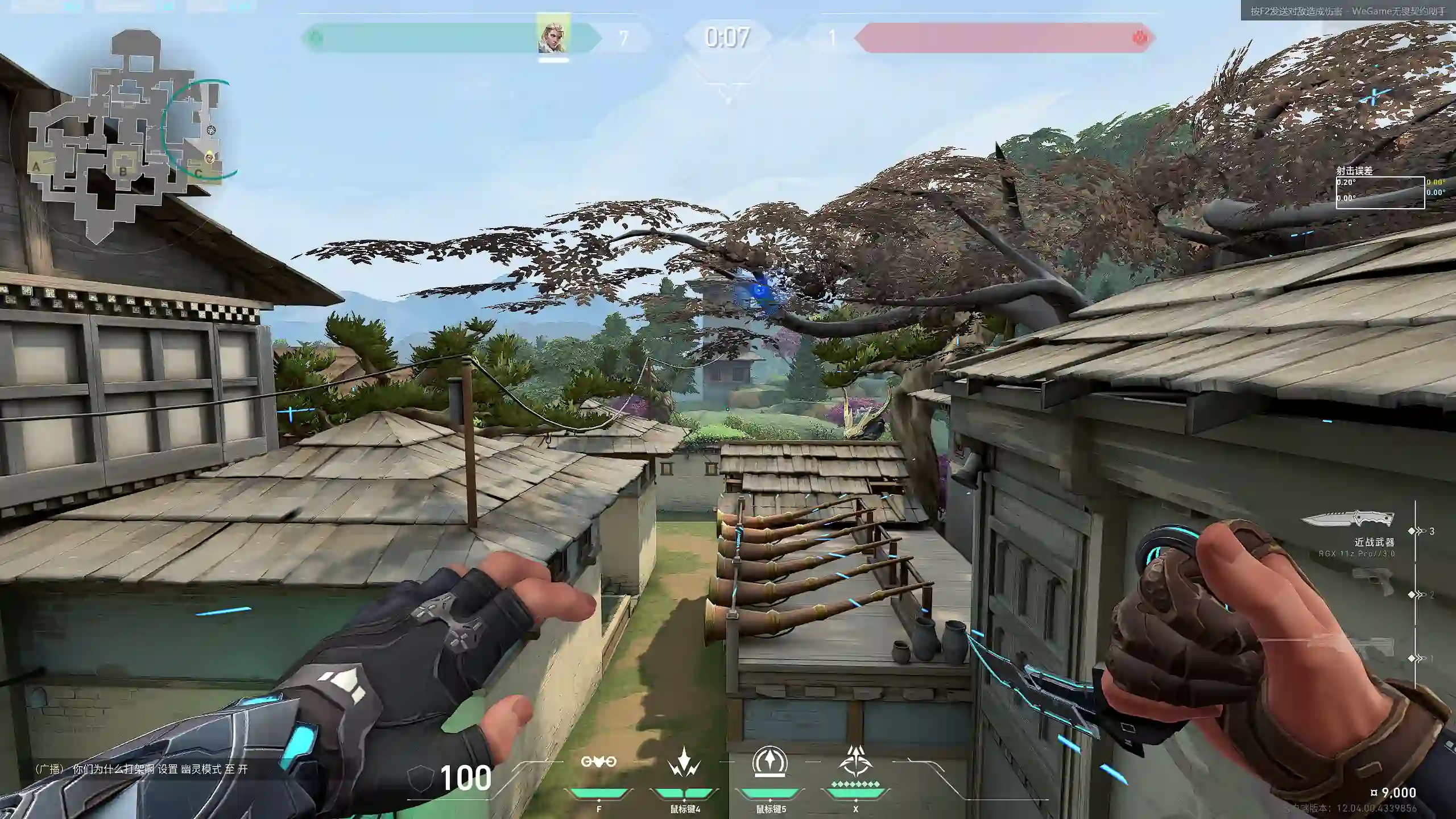Image resolution: width=1456 pixels, height=819 pixels.
Task: Activate the Shock Bolt ability icon
Action: coord(684,763)
